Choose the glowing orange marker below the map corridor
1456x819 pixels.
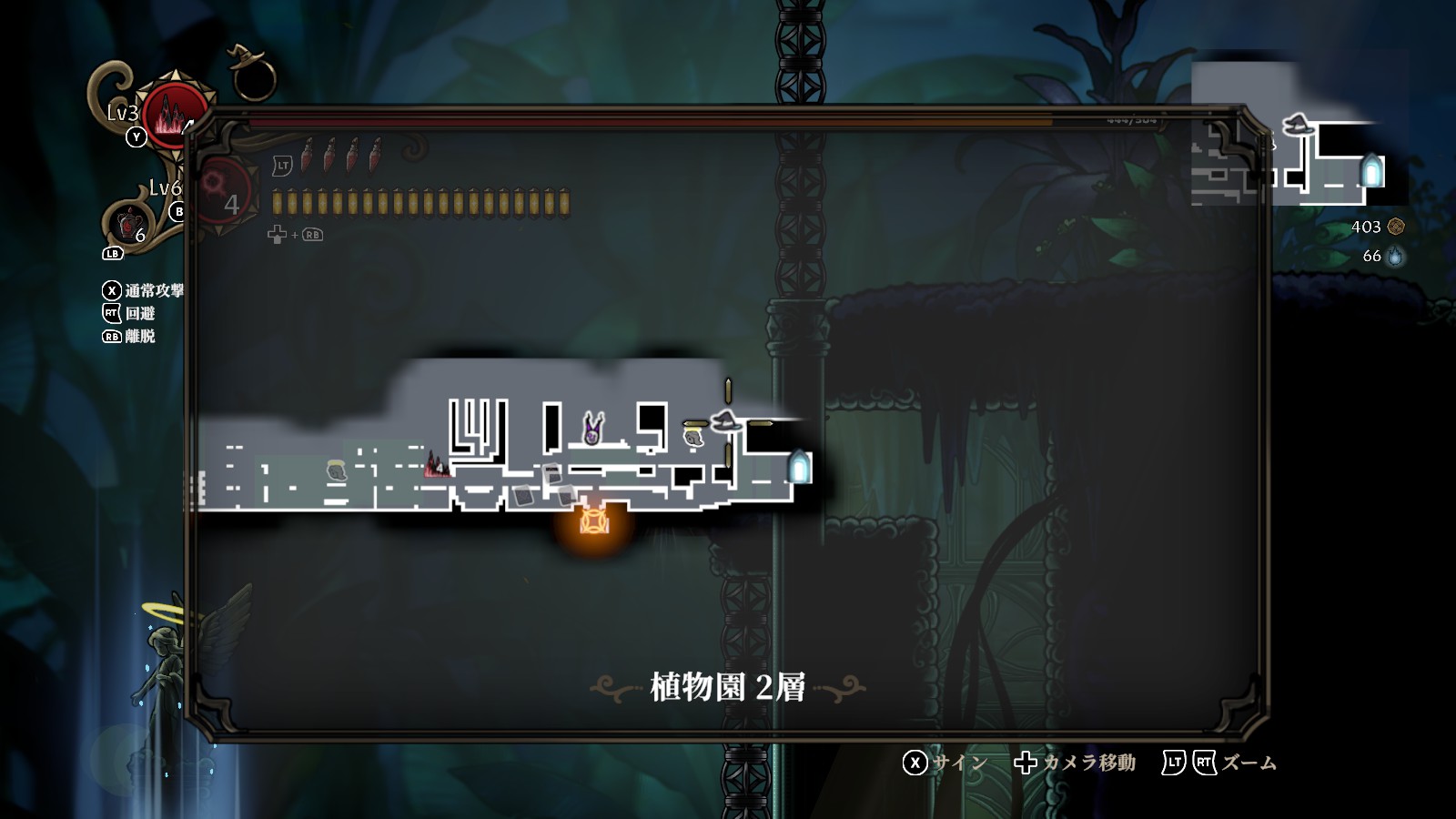tap(594, 521)
